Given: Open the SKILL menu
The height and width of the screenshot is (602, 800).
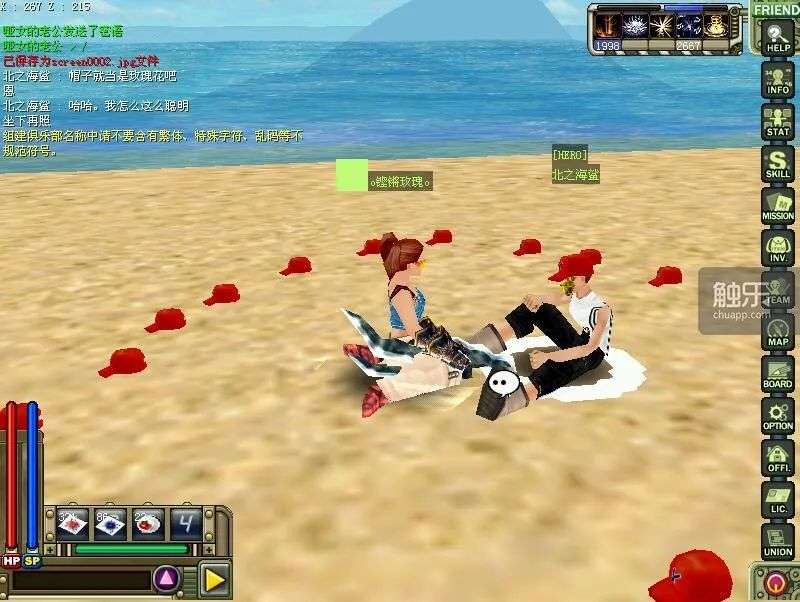Looking at the screenshot, I should pyautogui.click(x=777, y=163).
